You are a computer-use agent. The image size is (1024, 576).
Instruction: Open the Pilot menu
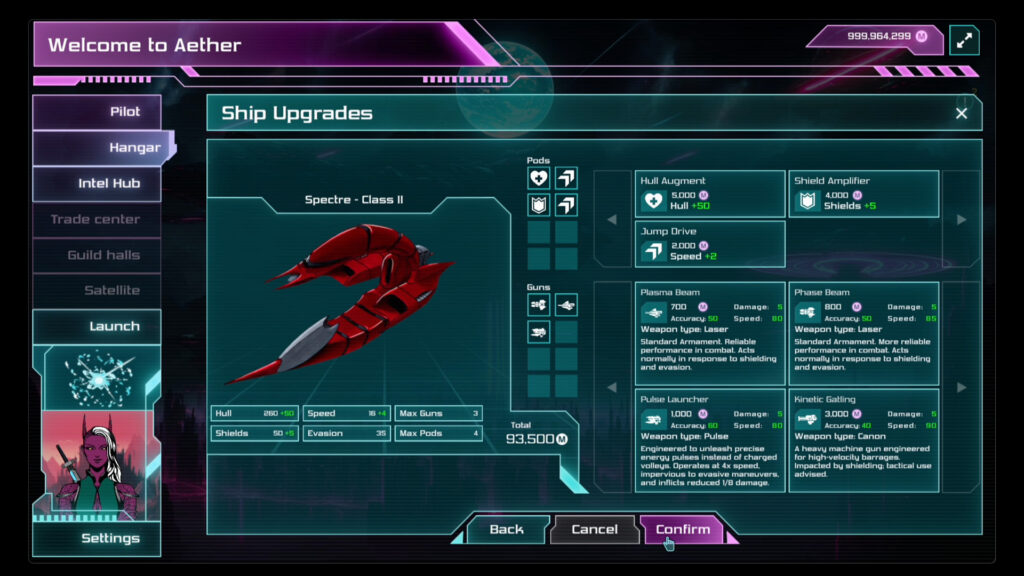pyautogui.click(x=97, y=112)
